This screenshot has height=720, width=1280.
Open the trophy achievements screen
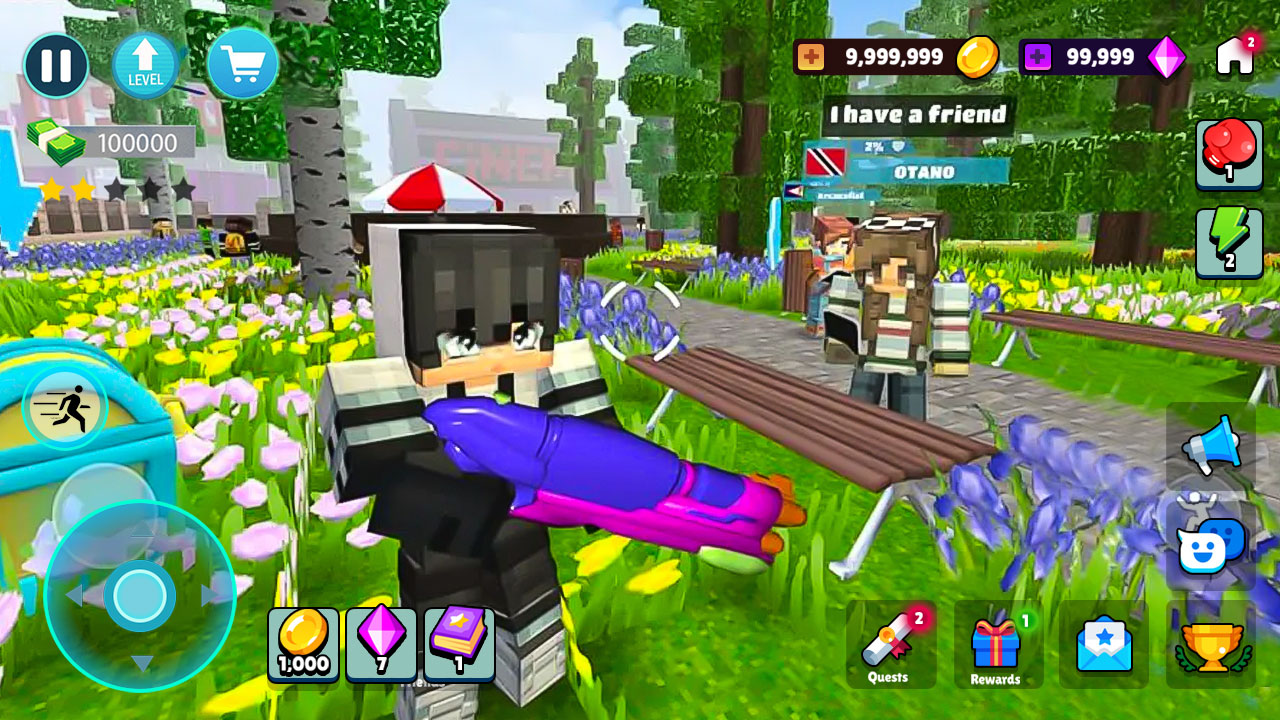point(1212,645)
